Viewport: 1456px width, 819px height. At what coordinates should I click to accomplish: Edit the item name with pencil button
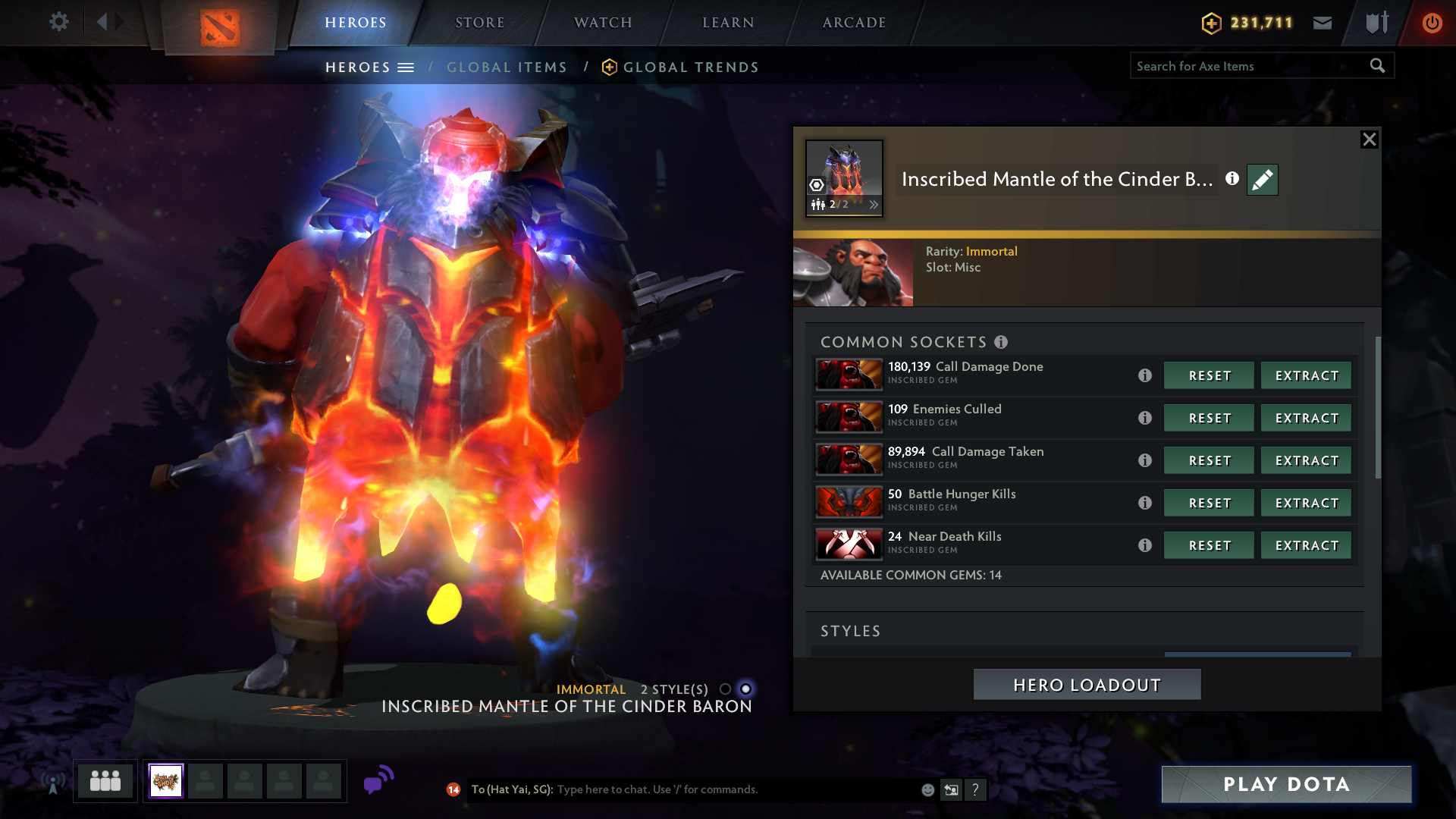click(1262, 180)
